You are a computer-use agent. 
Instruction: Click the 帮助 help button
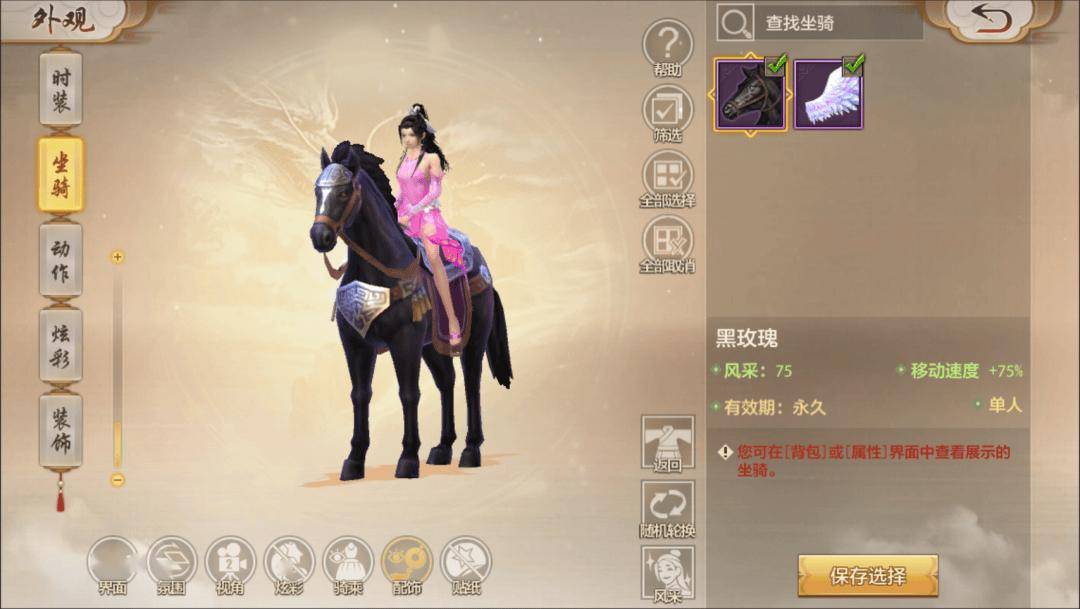[668, 46]
